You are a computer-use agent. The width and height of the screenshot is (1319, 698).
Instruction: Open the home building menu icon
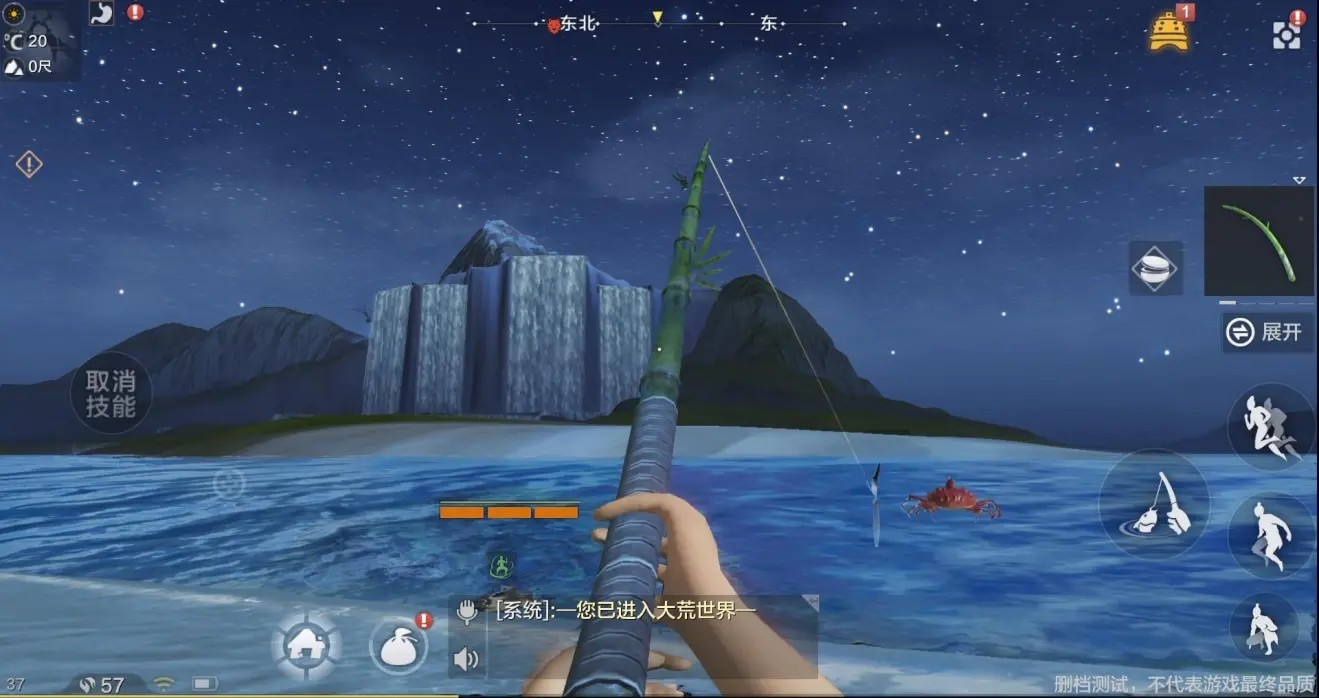pyautogui.click(x=307, y=645)
